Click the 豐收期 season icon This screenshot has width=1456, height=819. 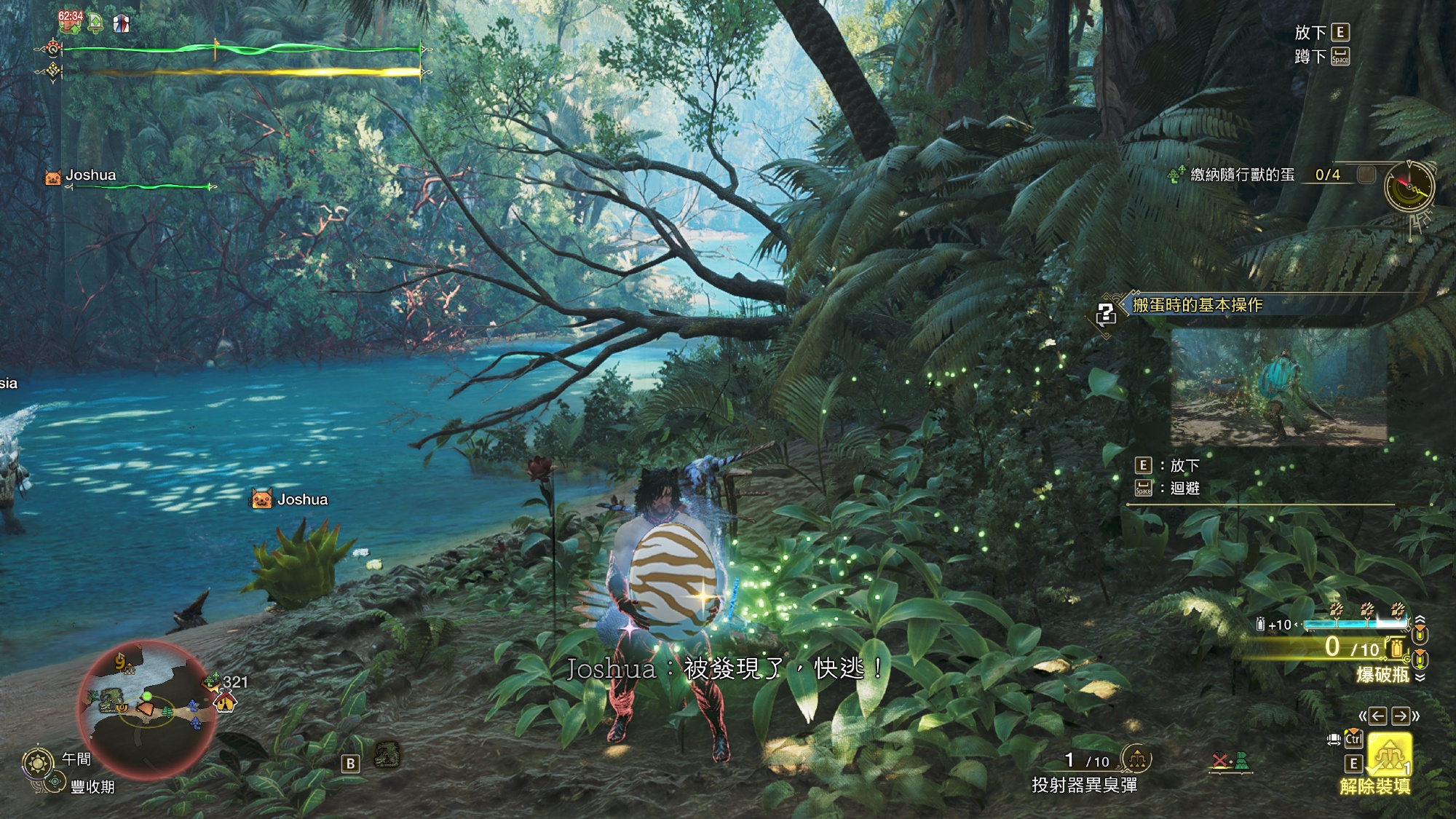(x=54, y=783)
